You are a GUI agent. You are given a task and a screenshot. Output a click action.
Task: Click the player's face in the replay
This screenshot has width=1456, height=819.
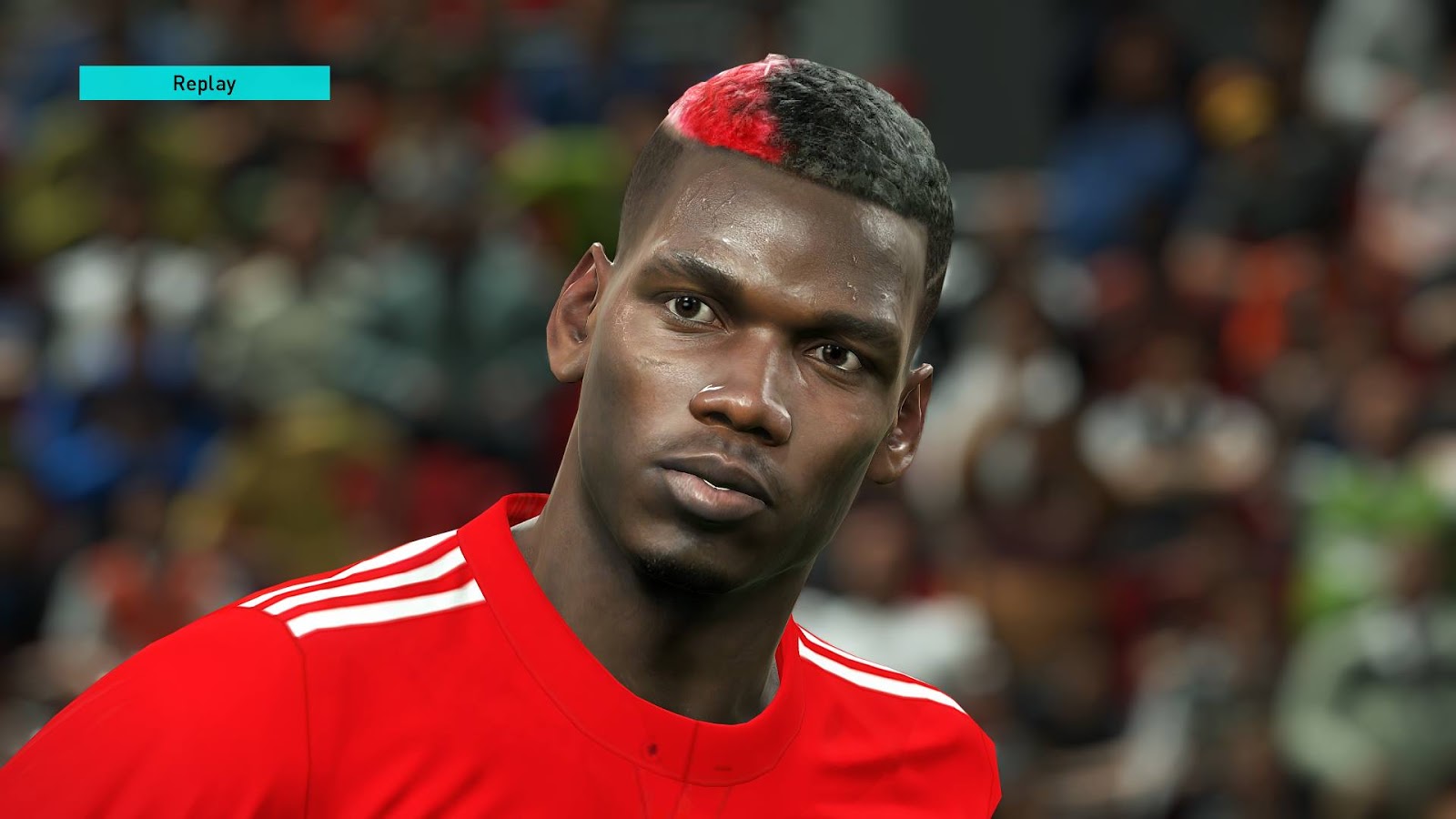pyautogui.click(x=746, y=364)
